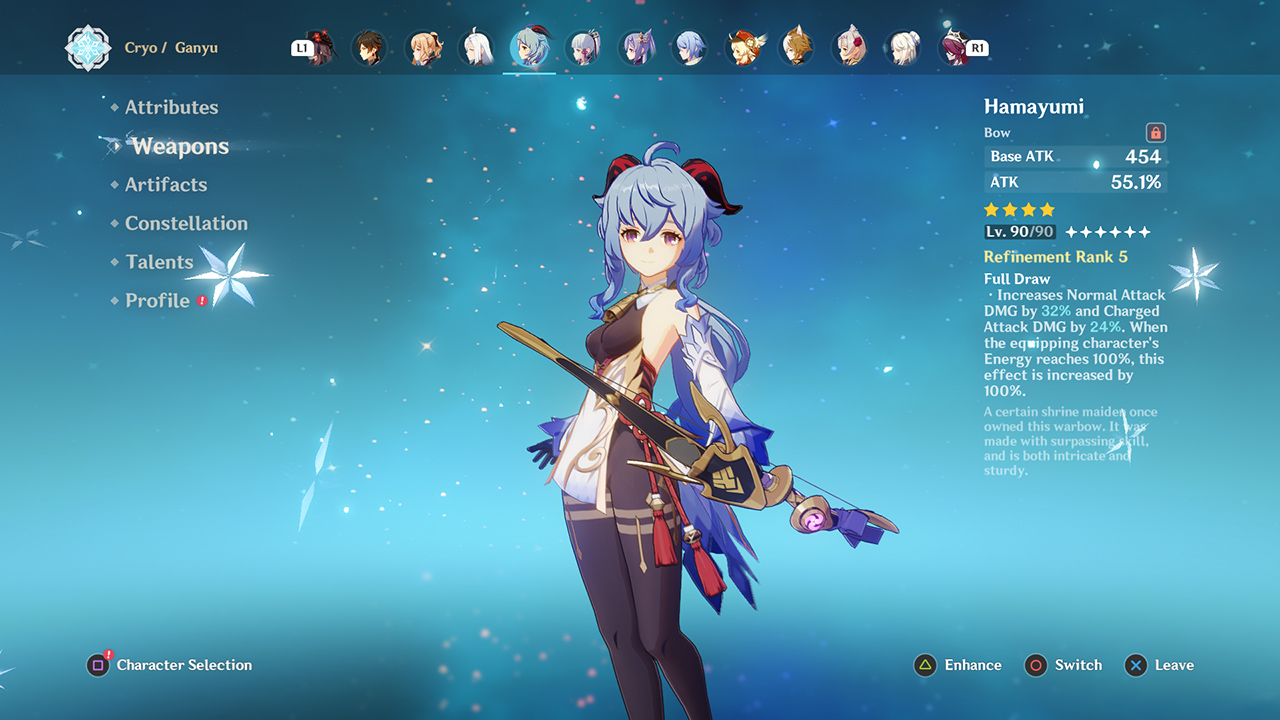The height and width of the screenshot is (720, 1280).
Task: Select the Weapons menu entry
Action: pos(180,146)
